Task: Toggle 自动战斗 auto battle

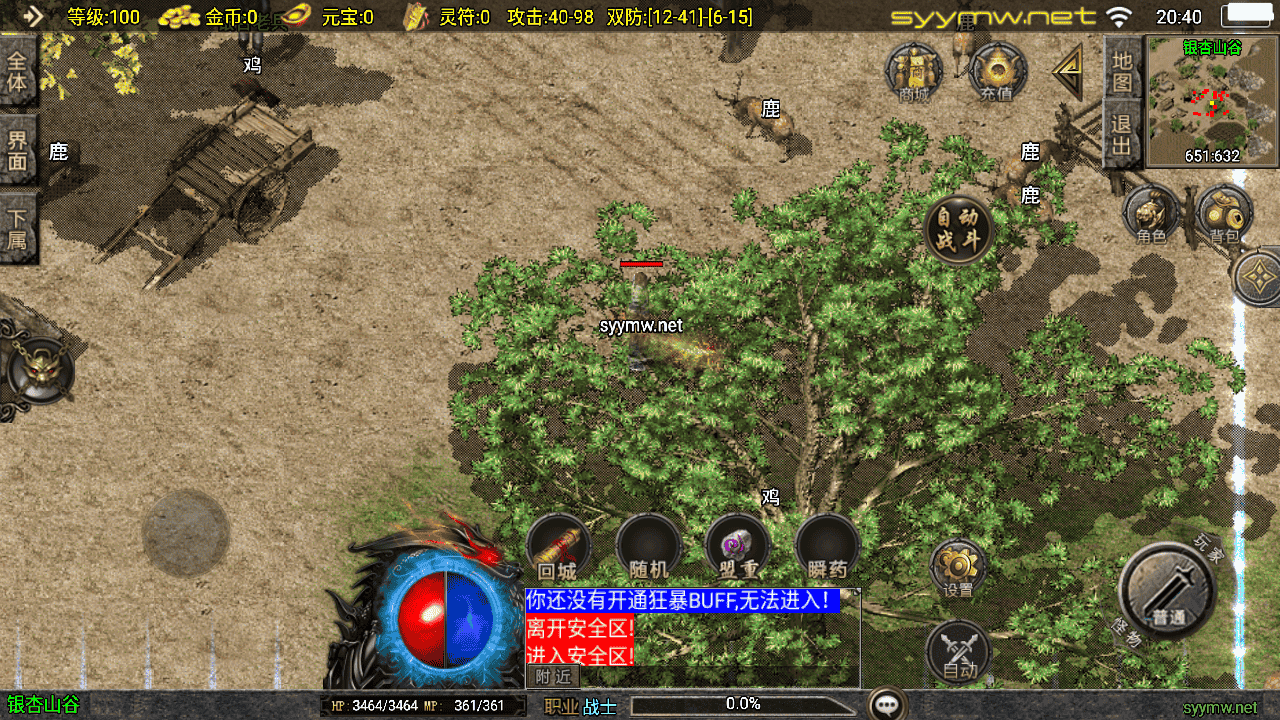Action: click(960, 230)
